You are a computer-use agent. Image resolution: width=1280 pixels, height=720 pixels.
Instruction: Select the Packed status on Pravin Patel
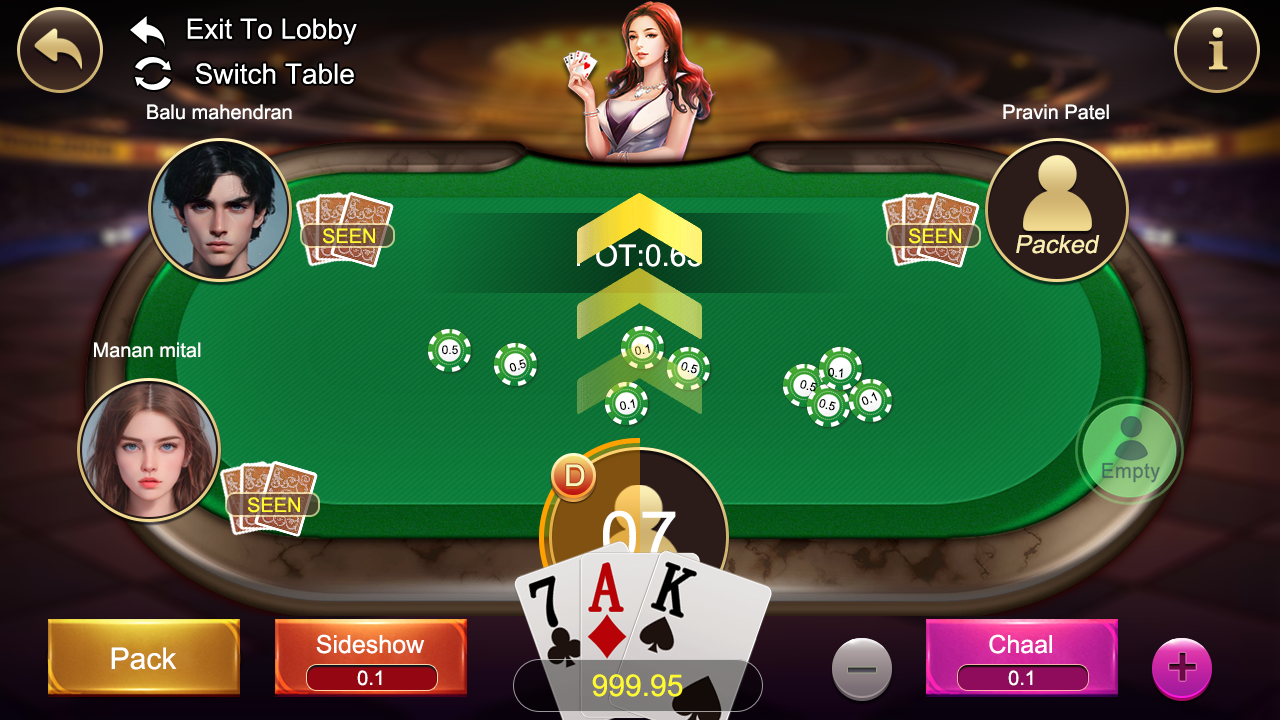(x=1057, y=243)
